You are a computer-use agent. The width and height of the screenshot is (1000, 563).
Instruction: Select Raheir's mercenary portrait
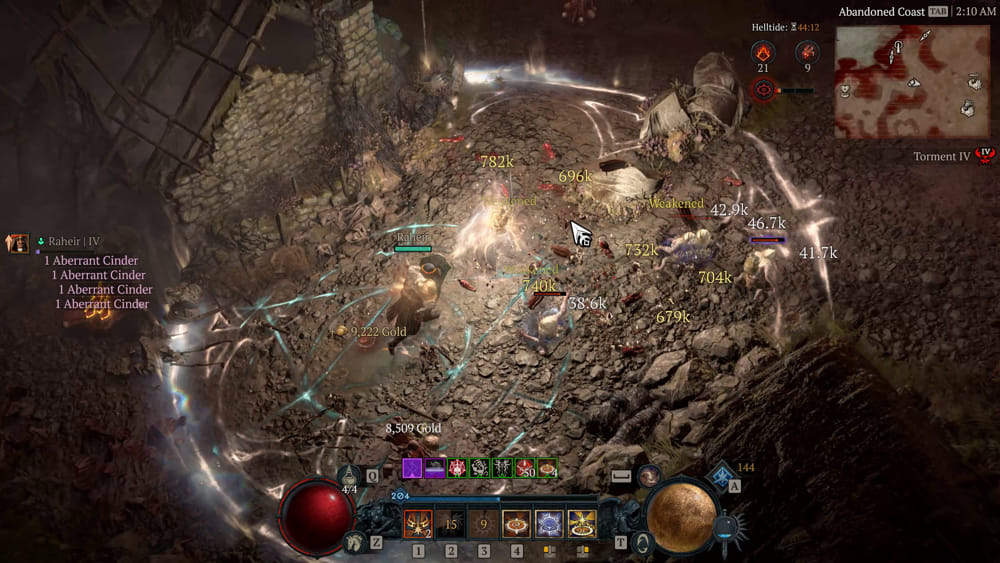tap(17, 242)
